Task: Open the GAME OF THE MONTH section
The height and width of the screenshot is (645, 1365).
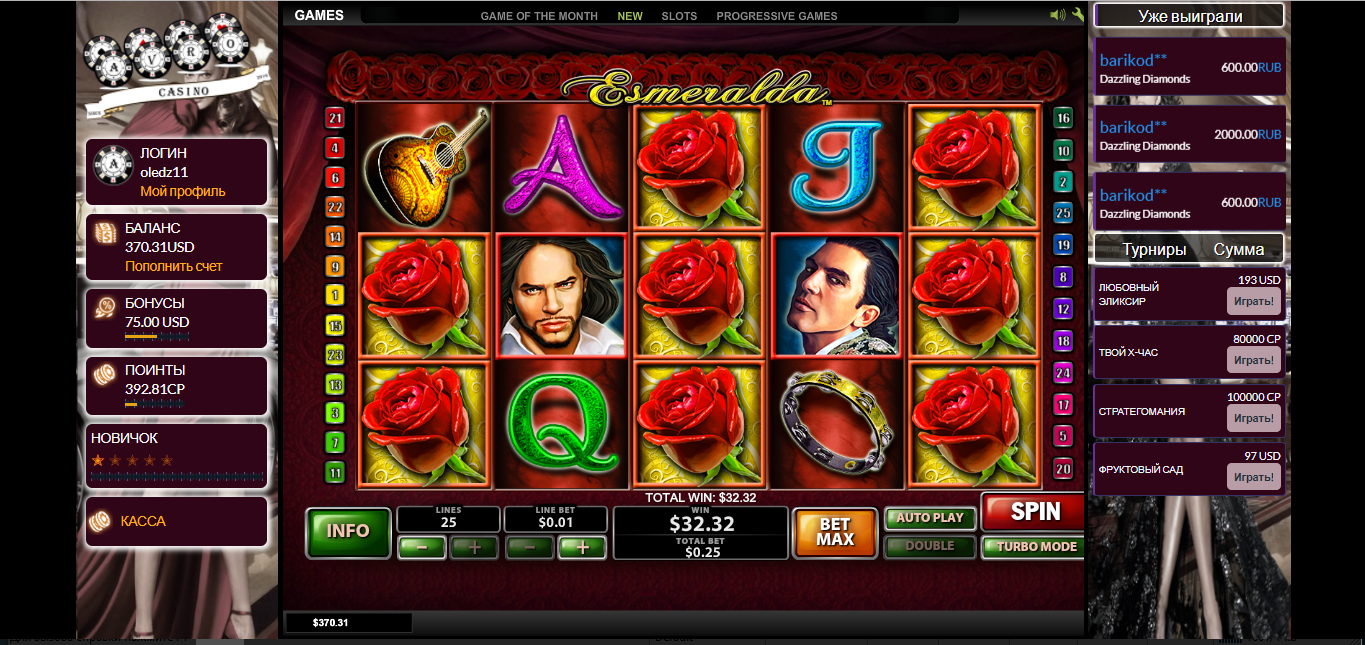Action: point(539,16)
